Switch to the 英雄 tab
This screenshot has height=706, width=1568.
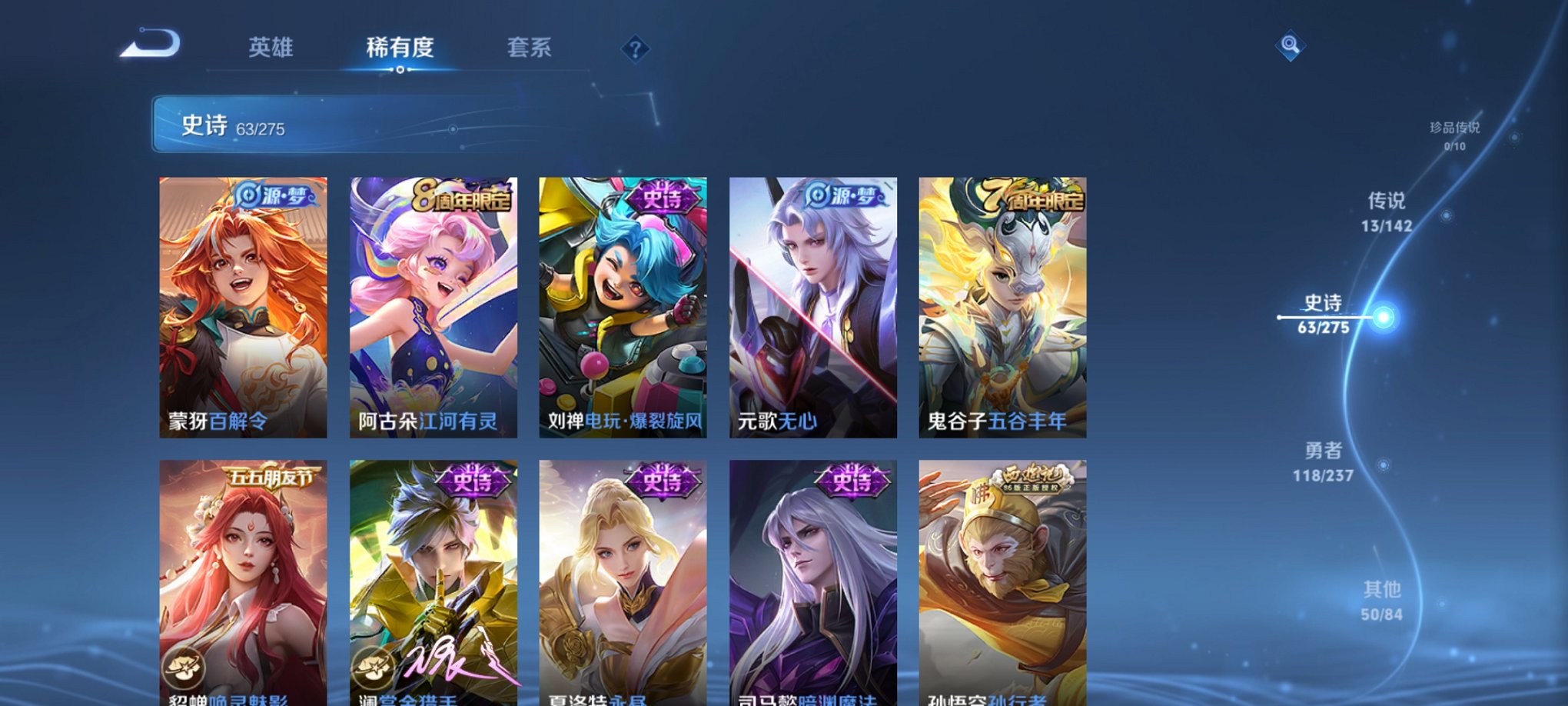(x=270, y=48)
